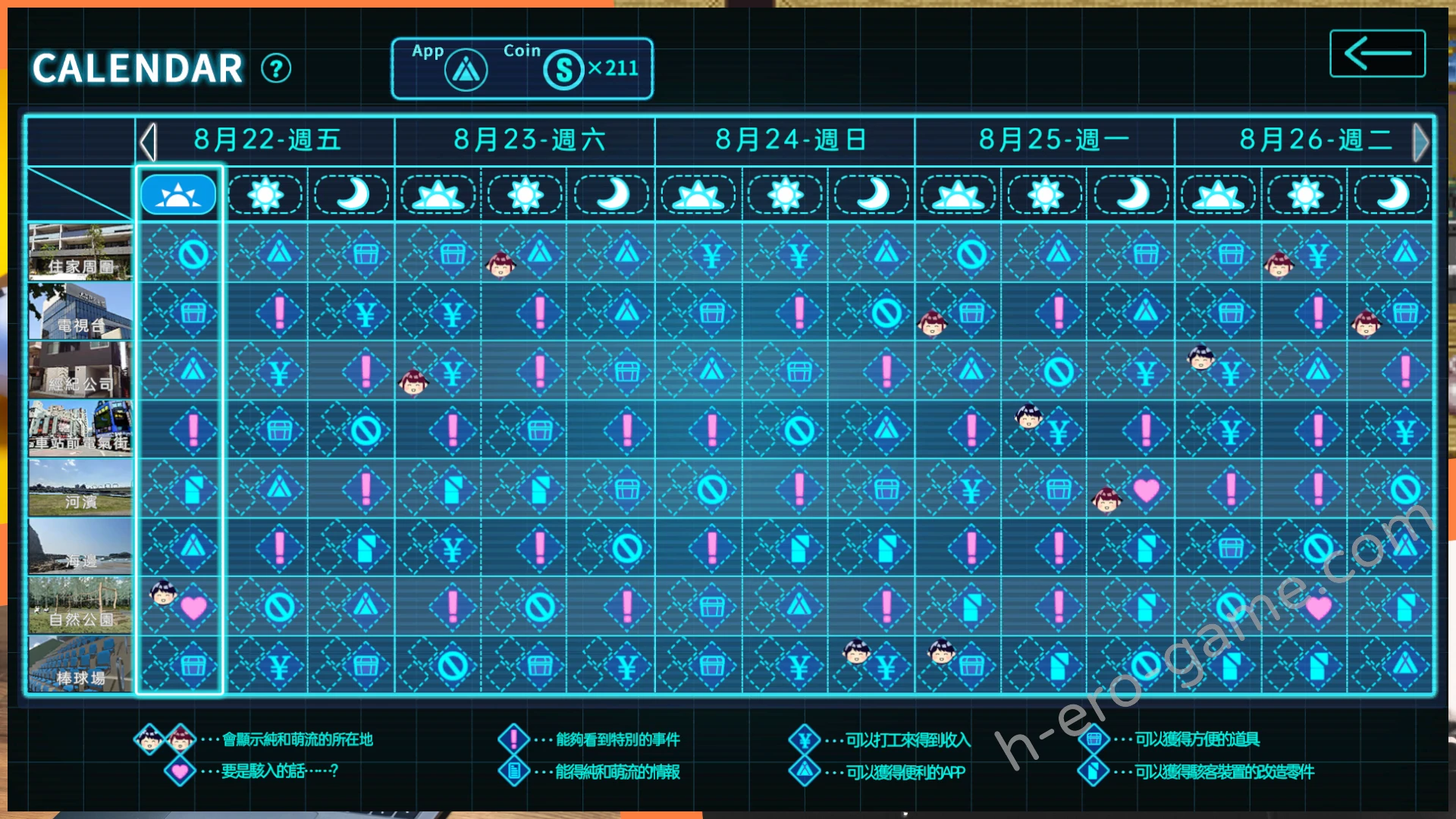
Task: Open the 海邊 seaside location
Action: click(x=80, y=547)
